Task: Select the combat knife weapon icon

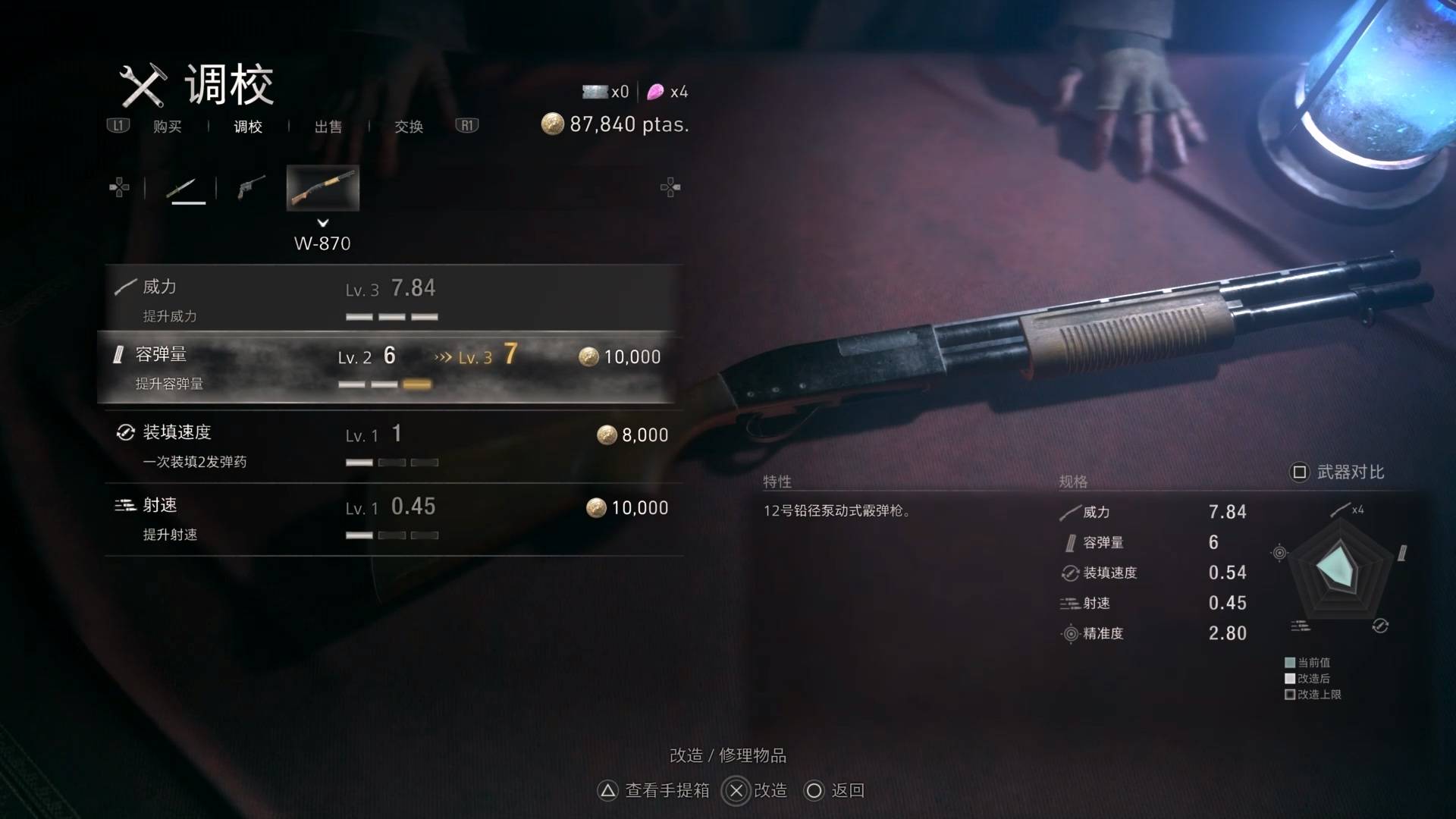Action: click(185, 188)
